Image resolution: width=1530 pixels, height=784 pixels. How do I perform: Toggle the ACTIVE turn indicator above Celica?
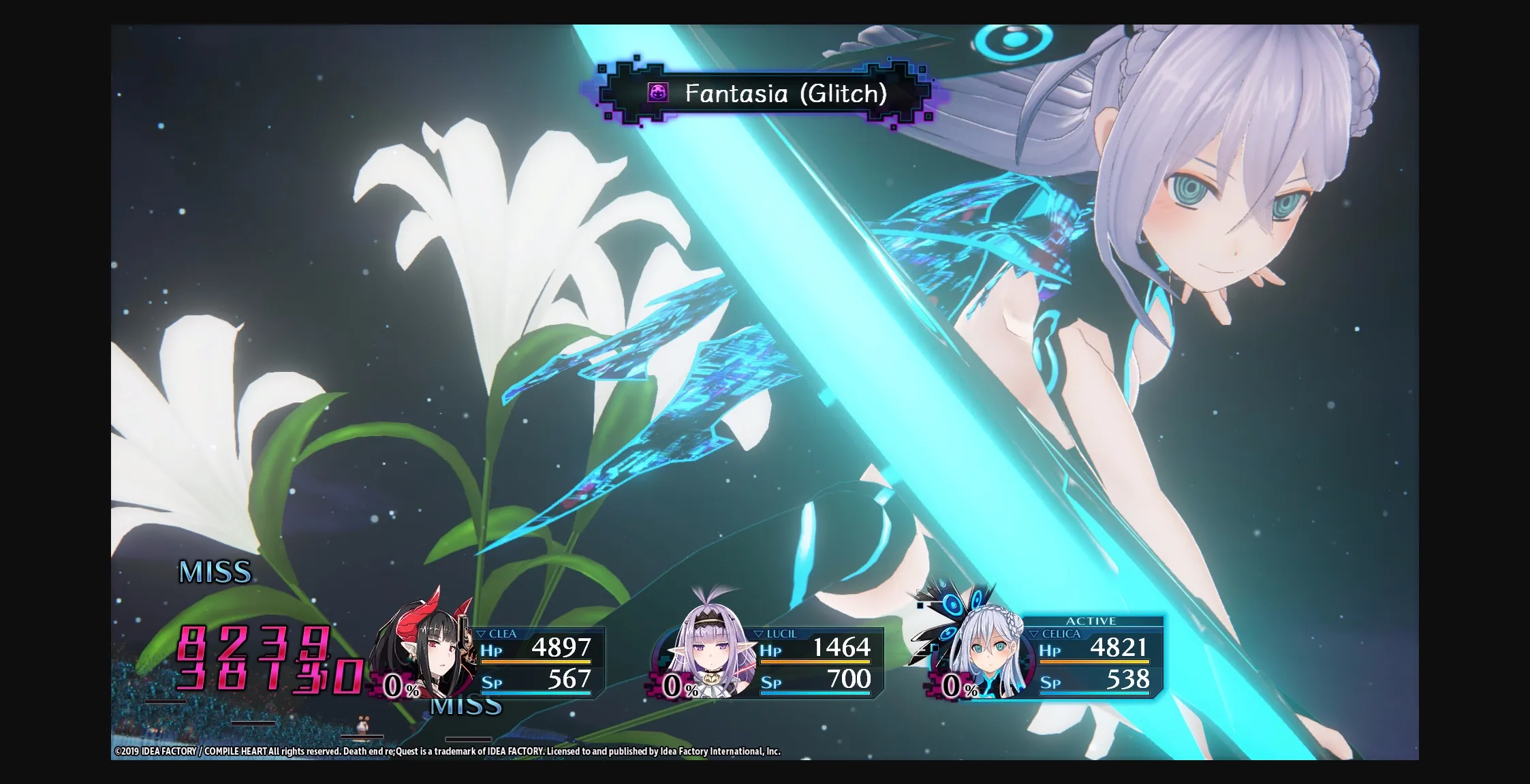[x=1091, y=621]
